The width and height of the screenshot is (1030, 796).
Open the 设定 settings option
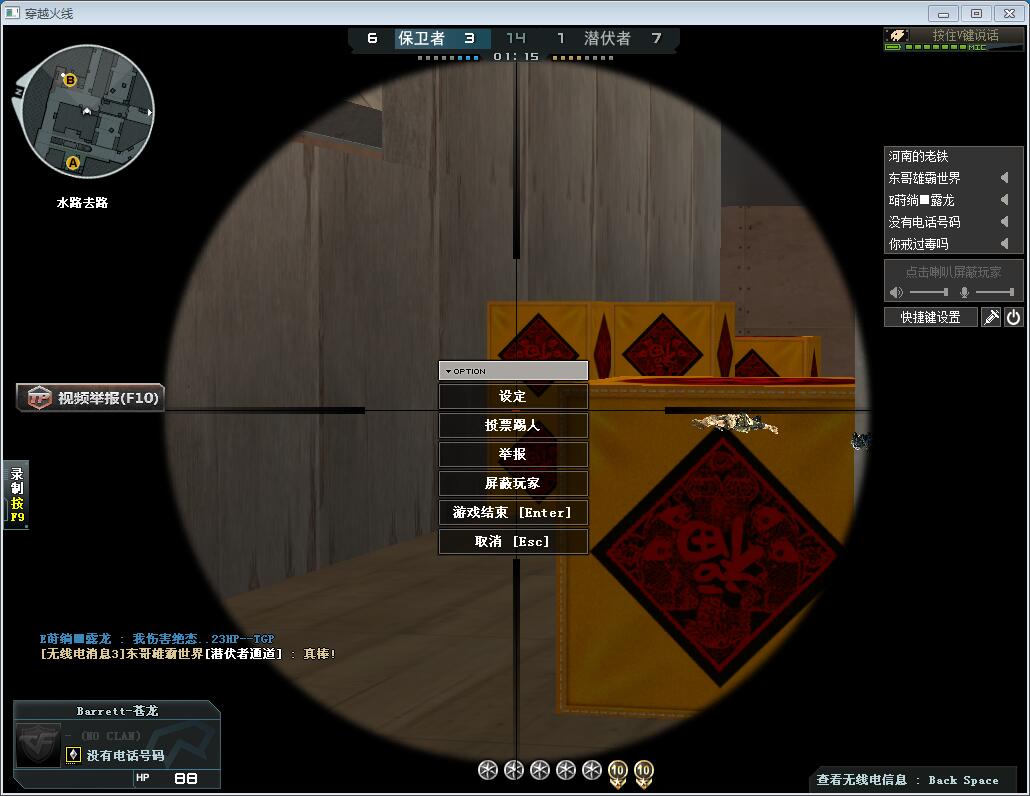(513, 397)
